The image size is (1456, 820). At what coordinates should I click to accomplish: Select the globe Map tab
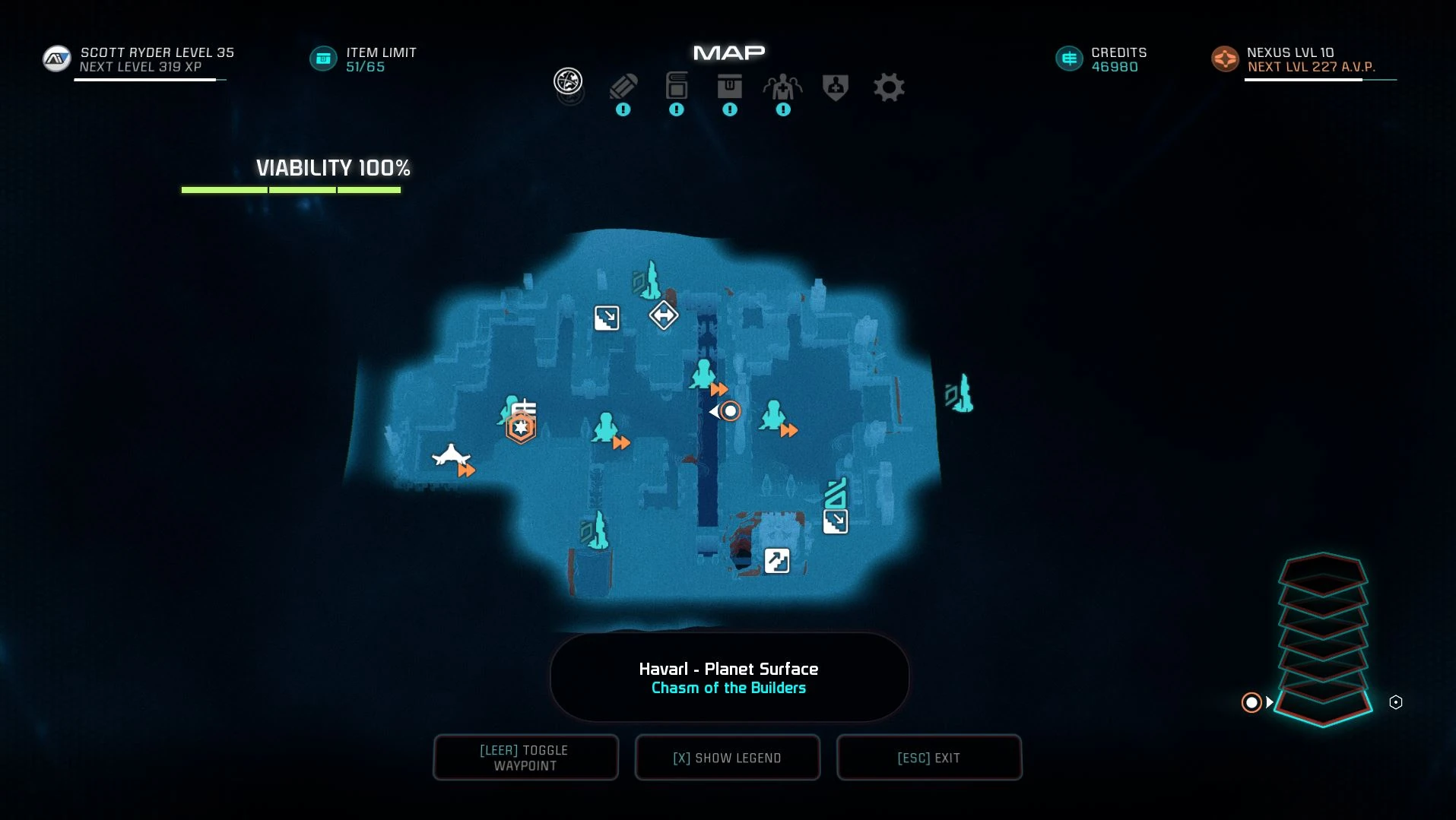coord(568,81)
